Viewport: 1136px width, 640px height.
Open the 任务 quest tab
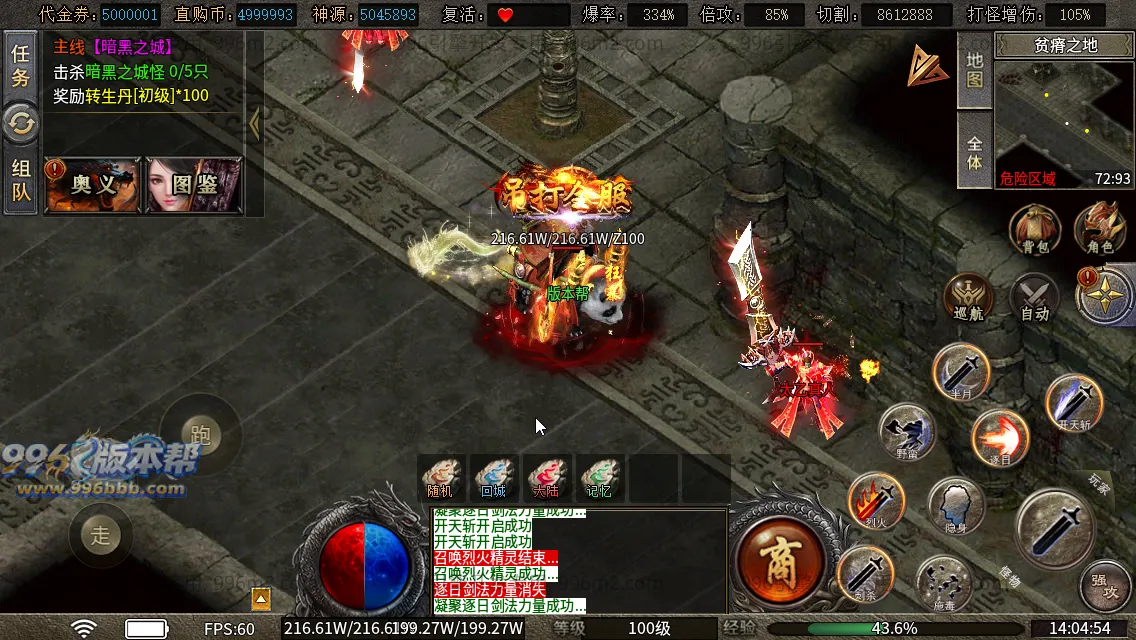20,65
